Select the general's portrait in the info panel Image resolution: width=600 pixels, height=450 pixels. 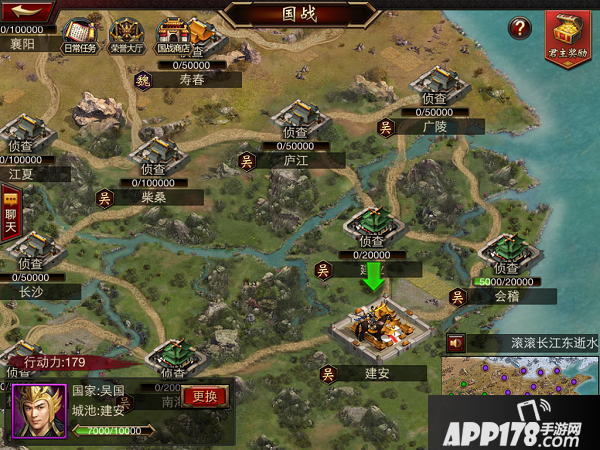tap(38, 410)
